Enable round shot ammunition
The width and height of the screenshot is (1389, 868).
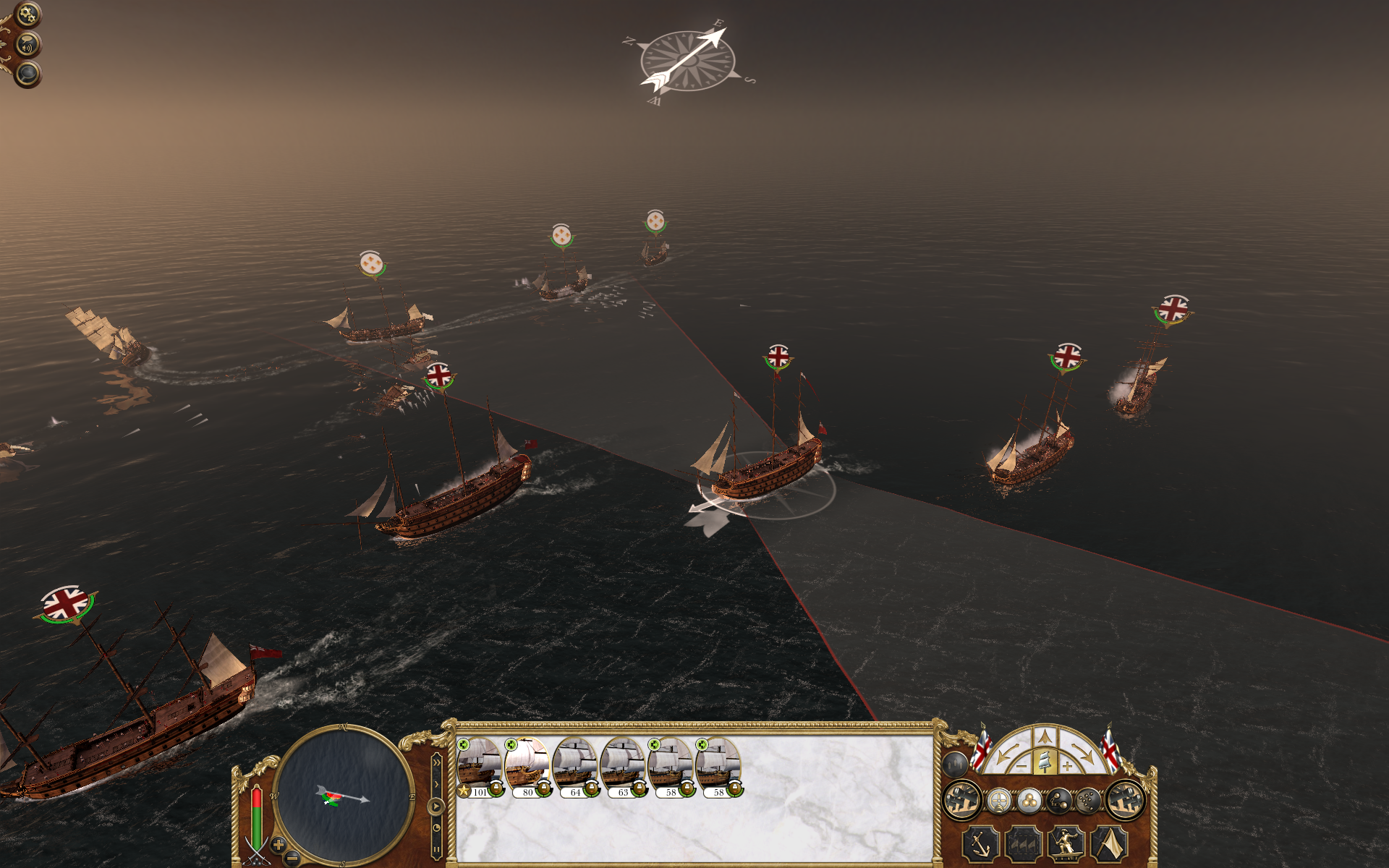[1030, 801]
